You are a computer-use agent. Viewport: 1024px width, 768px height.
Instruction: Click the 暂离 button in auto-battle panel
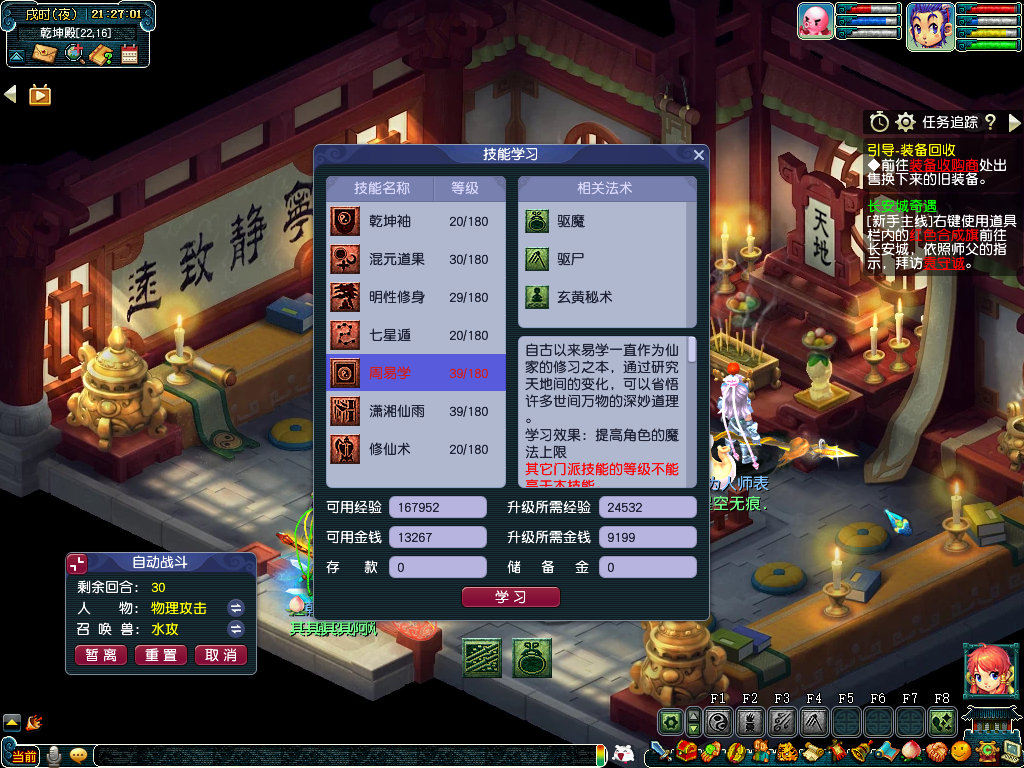pos(101,655)
